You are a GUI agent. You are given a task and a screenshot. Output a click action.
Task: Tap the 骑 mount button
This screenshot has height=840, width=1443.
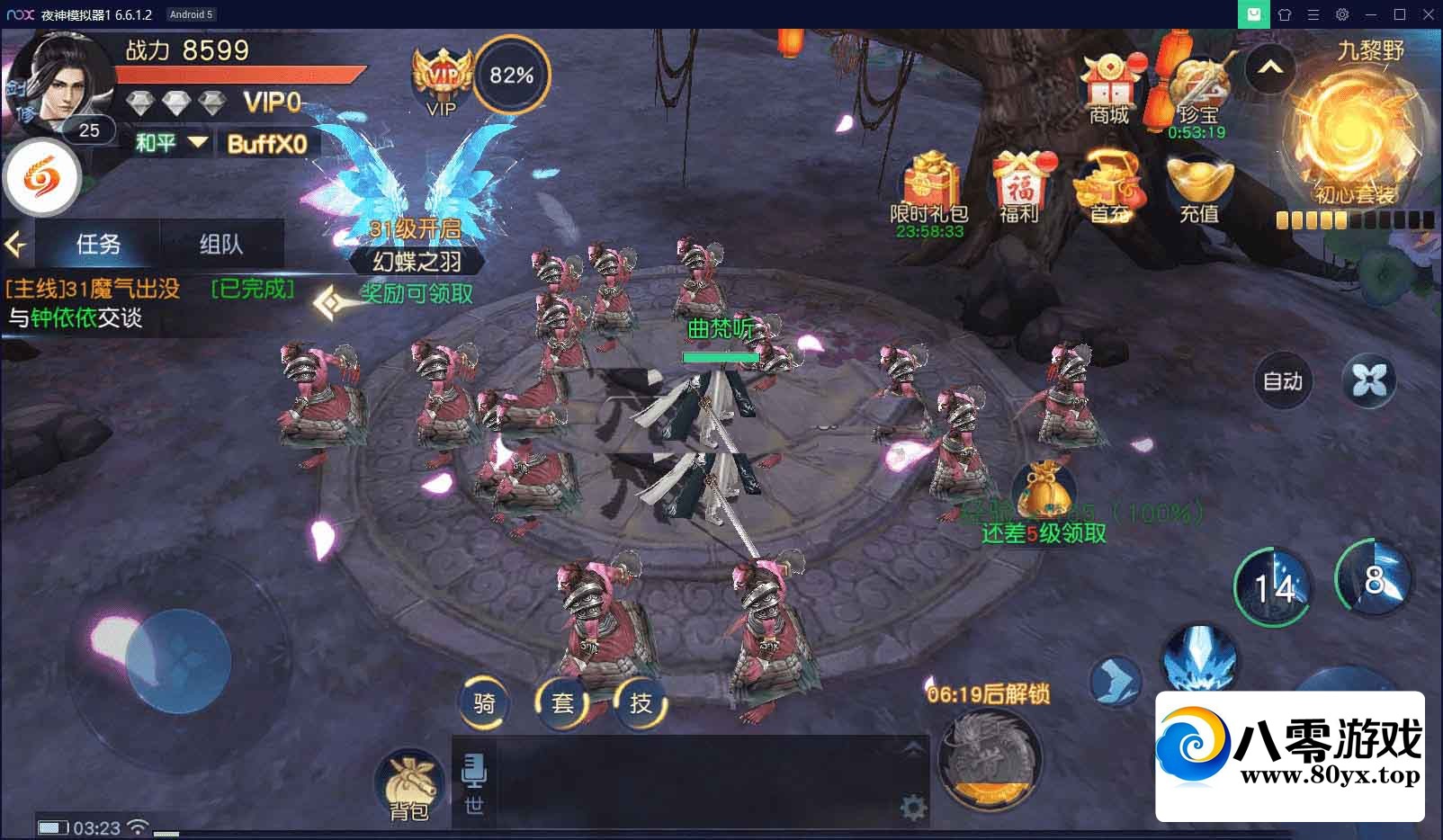[x=484, y=702]
